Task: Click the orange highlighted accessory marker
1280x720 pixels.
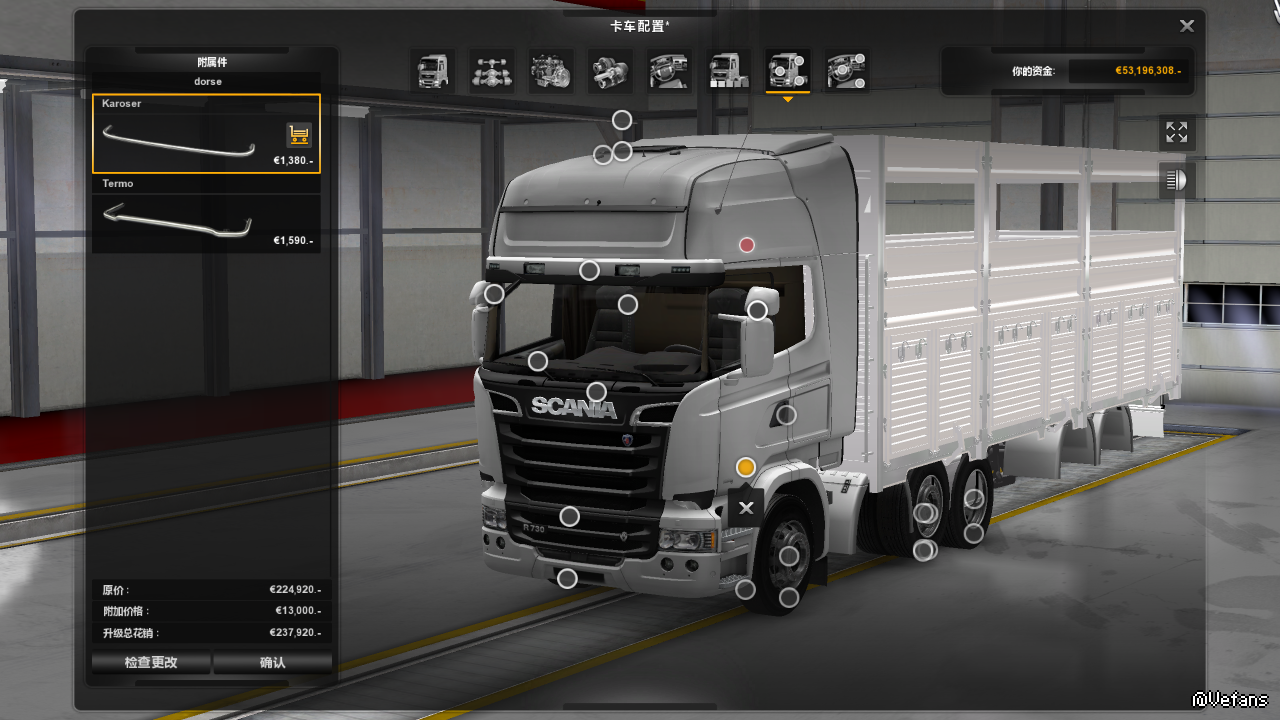Action: point(745,467)
